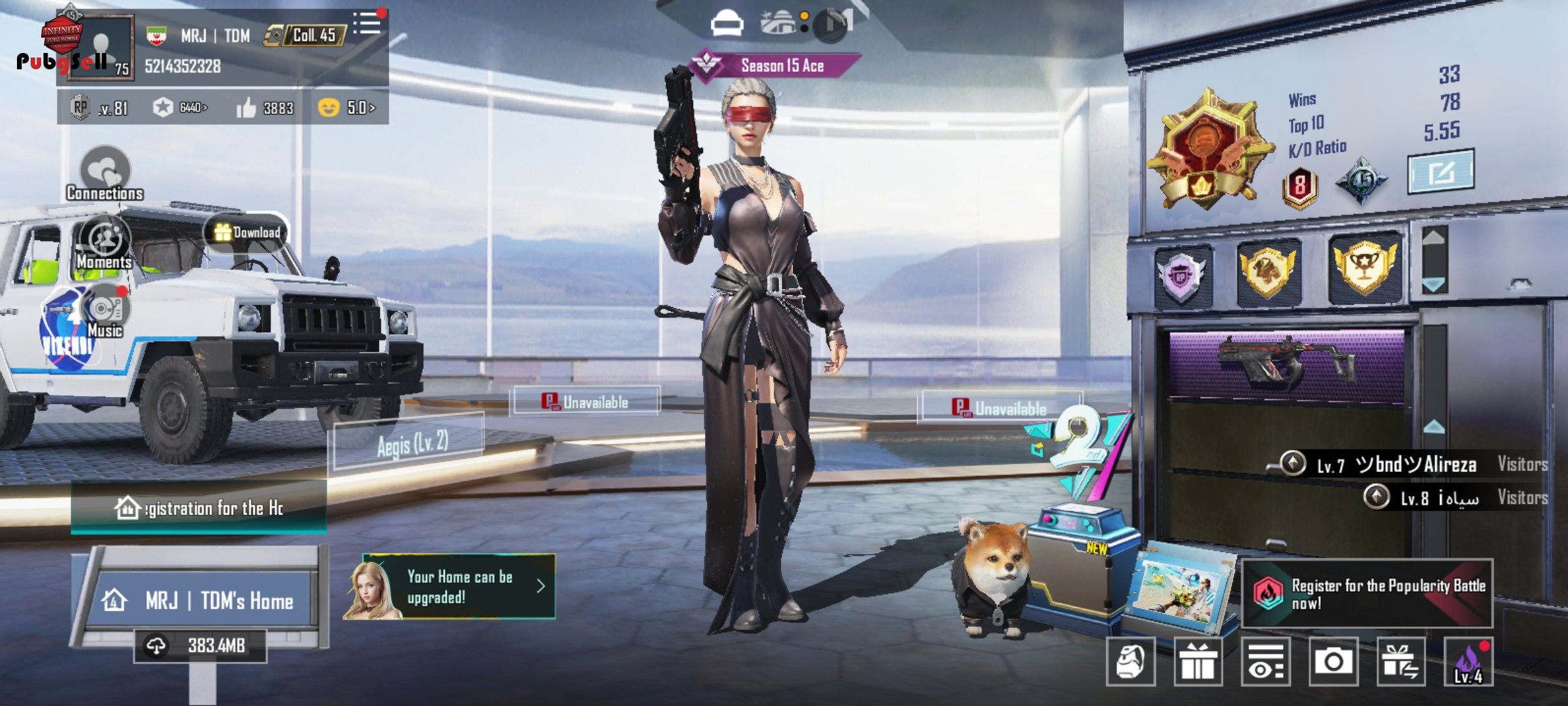The image size is (1568, 706).
Task: Open the camera screenshot tool
Action: pyautogui.click(x=1333, y=662)
